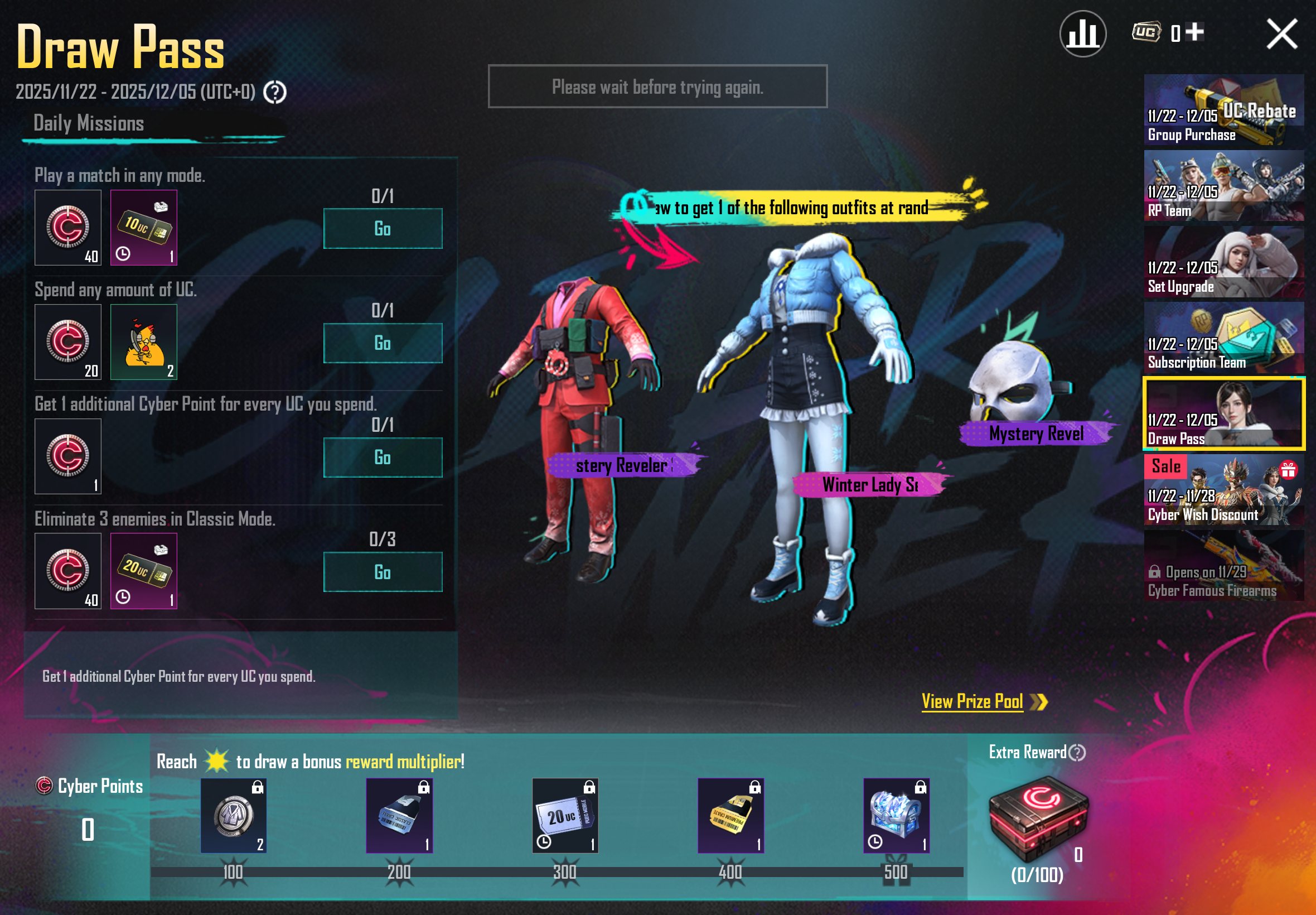Open the Cyber Wish Discount sale
The height and width of the screenshot is (915, 1316).
coord(1224,490)
